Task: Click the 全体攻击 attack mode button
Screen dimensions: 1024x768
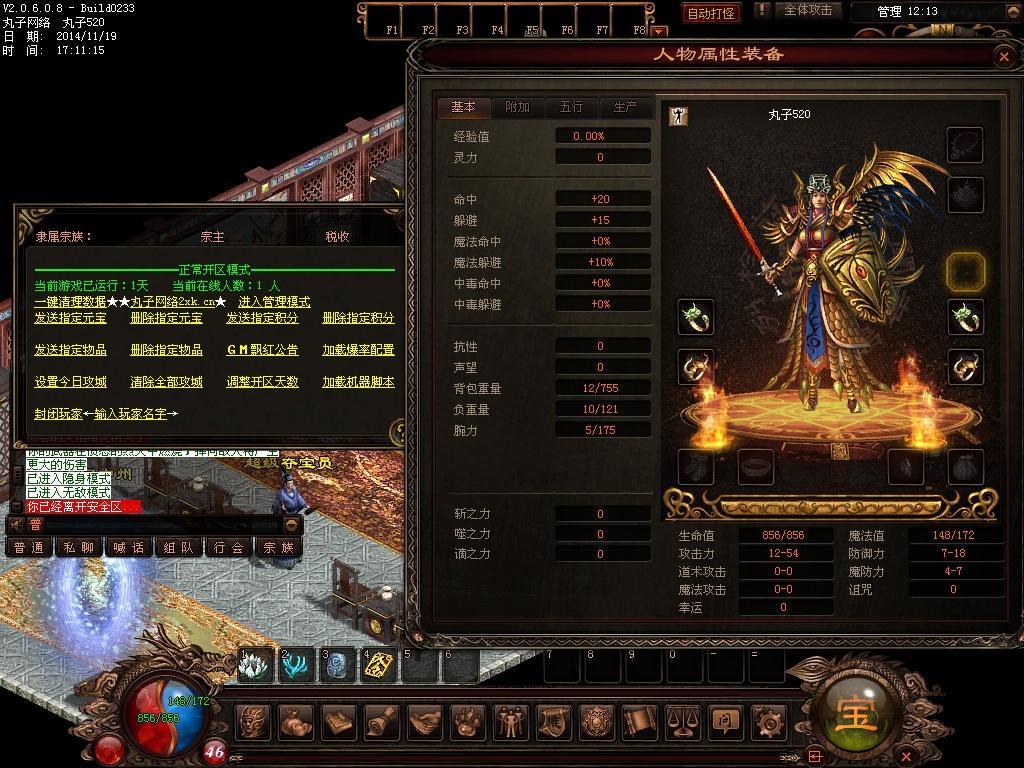Action: (807, 10)
